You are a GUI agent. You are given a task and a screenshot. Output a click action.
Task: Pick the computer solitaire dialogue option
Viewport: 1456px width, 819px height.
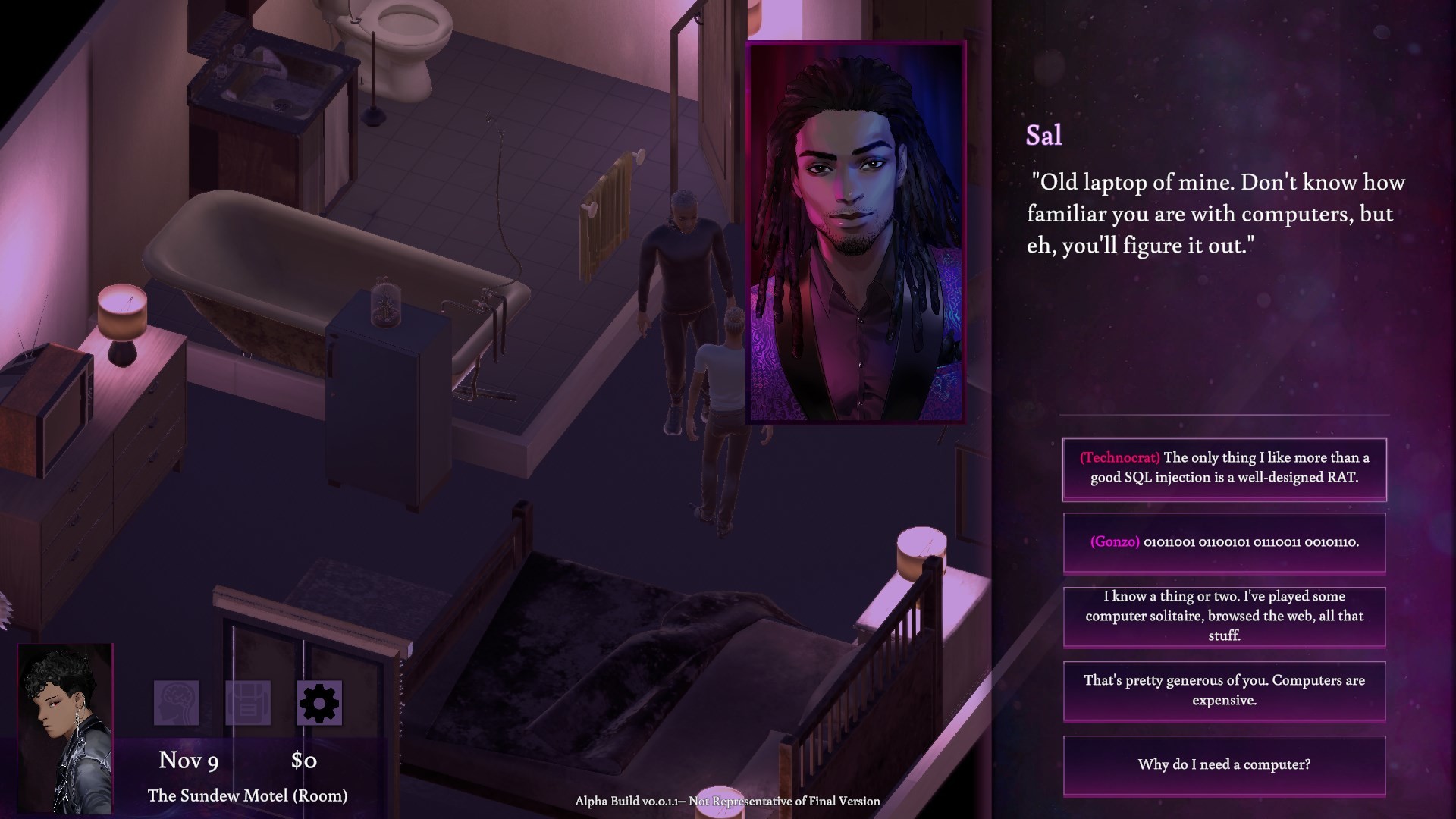click(1224, 617)
